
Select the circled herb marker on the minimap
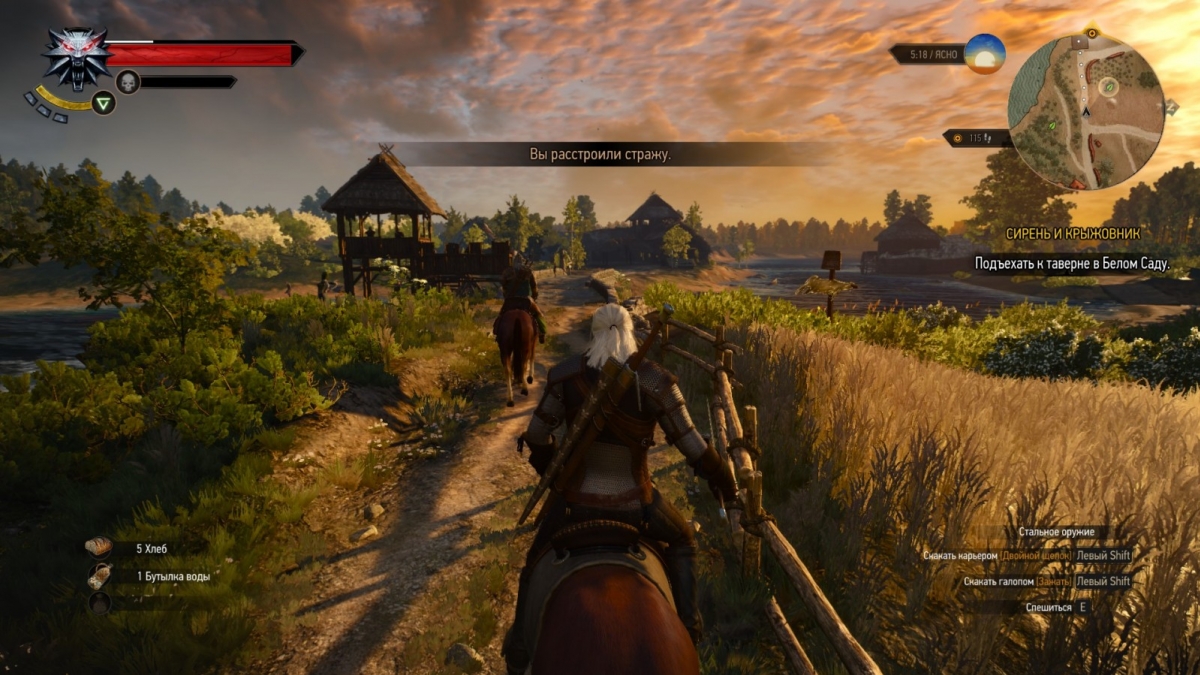pyautogui.click(x=1108, y=87)
